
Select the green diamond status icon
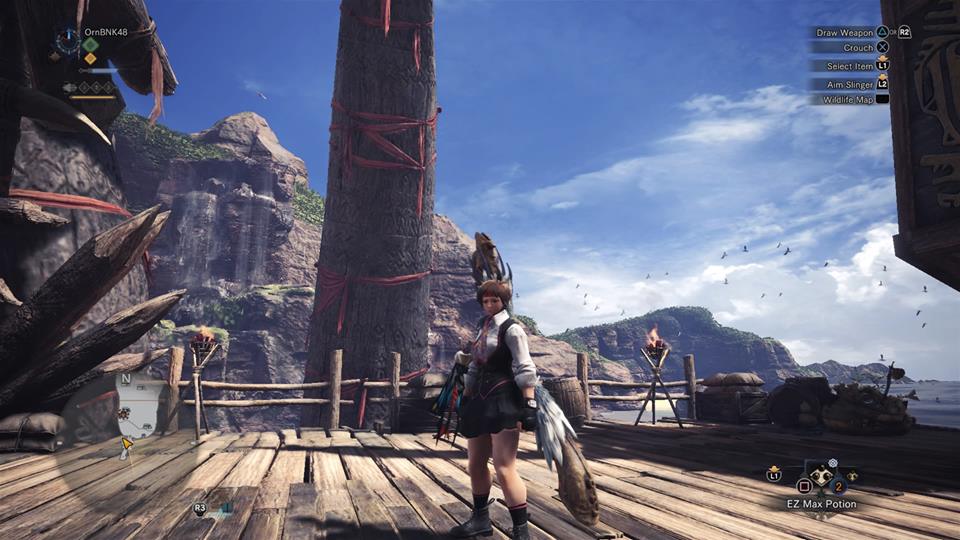90,44
